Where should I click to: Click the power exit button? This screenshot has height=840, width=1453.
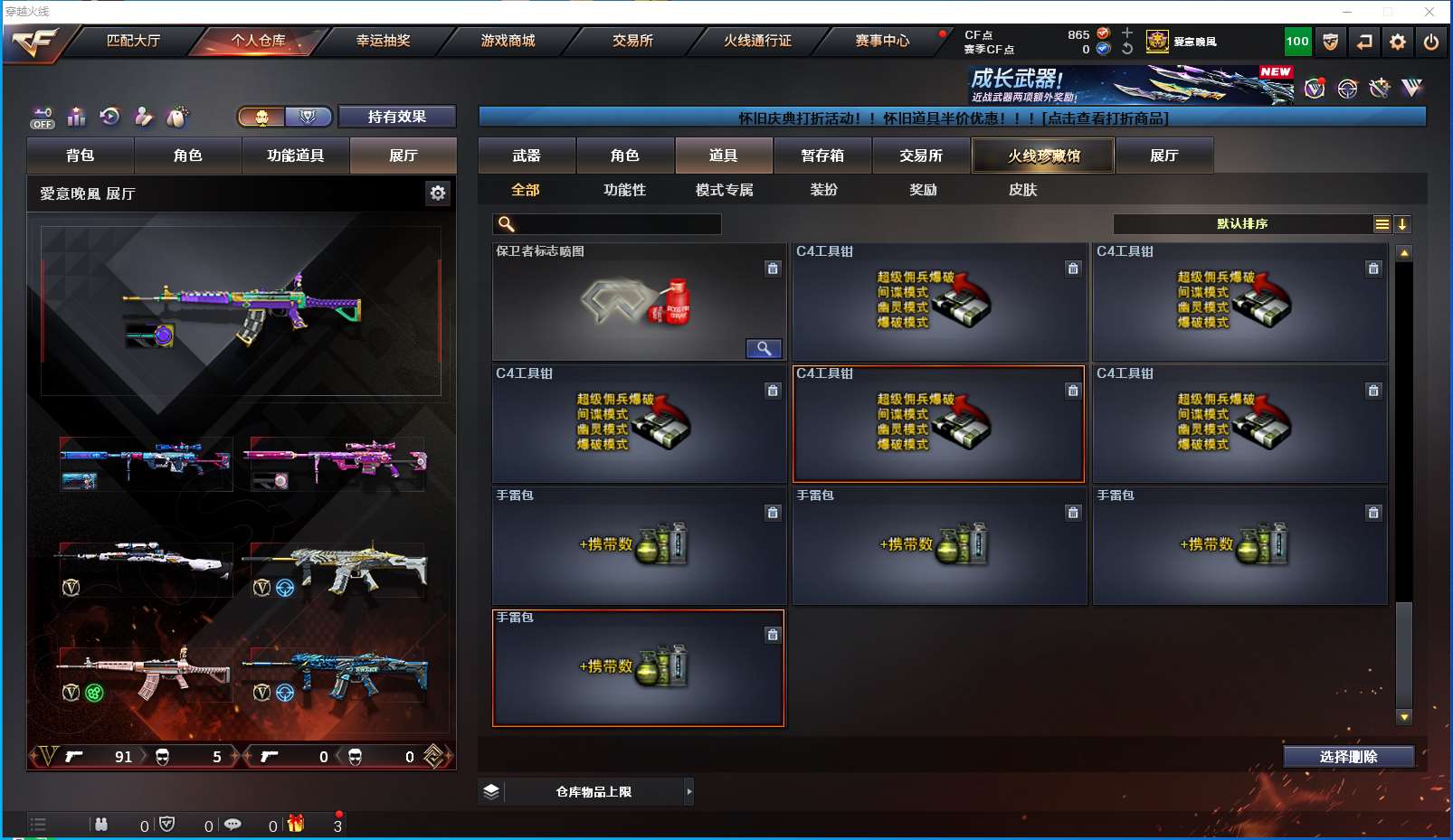pos(1431,42)
